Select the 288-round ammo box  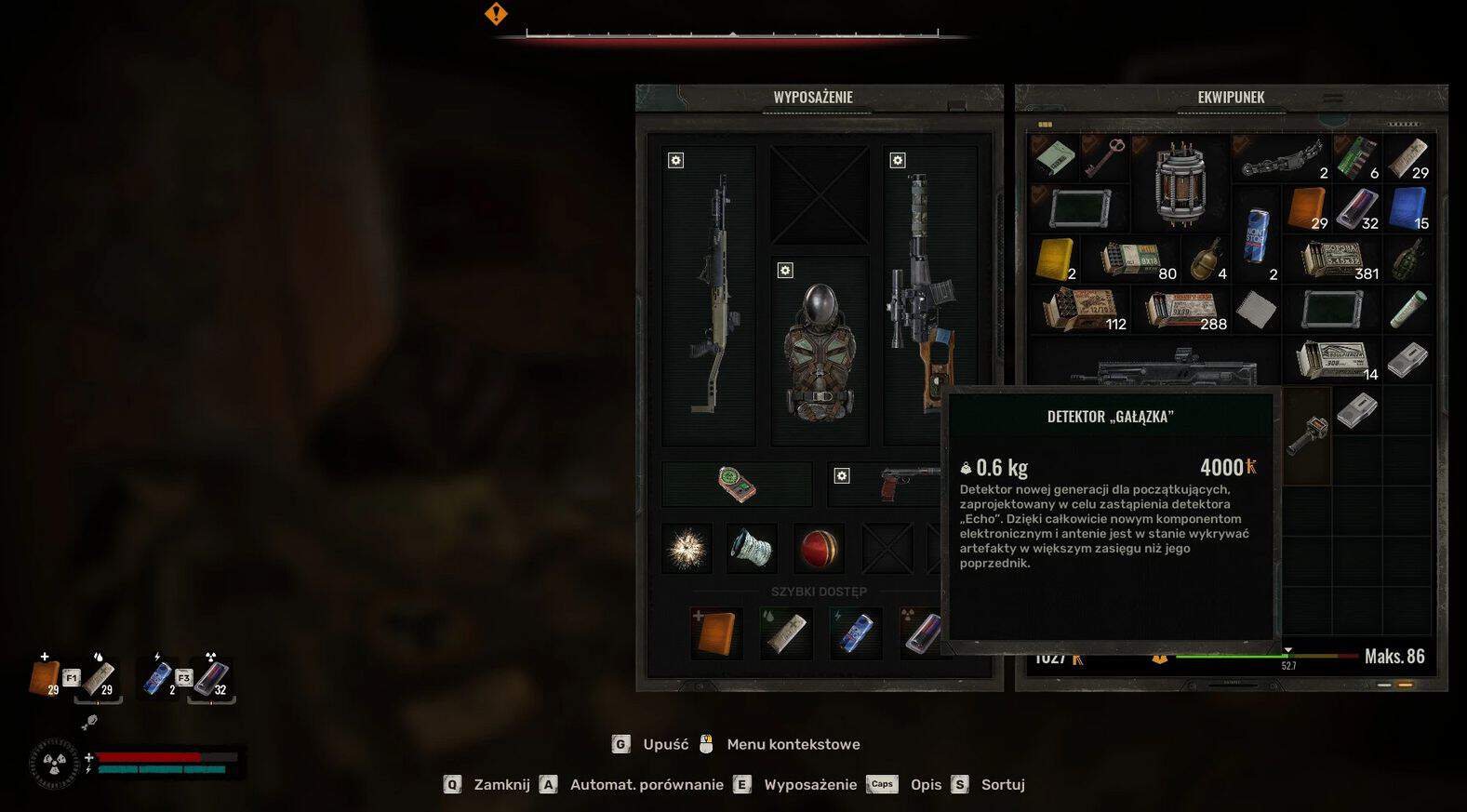point(1181,309)
